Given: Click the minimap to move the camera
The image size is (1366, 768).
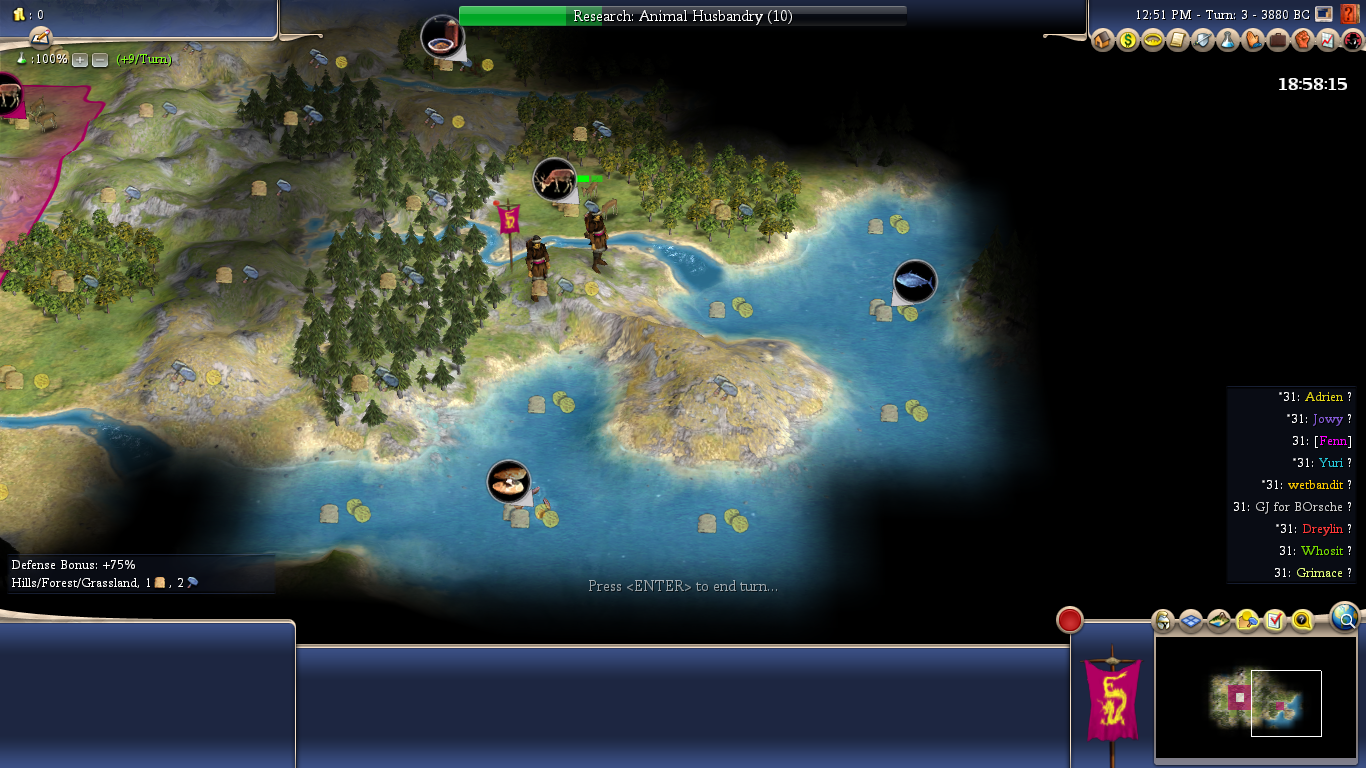Looking at the screenshot, I should coord(1255,698).
